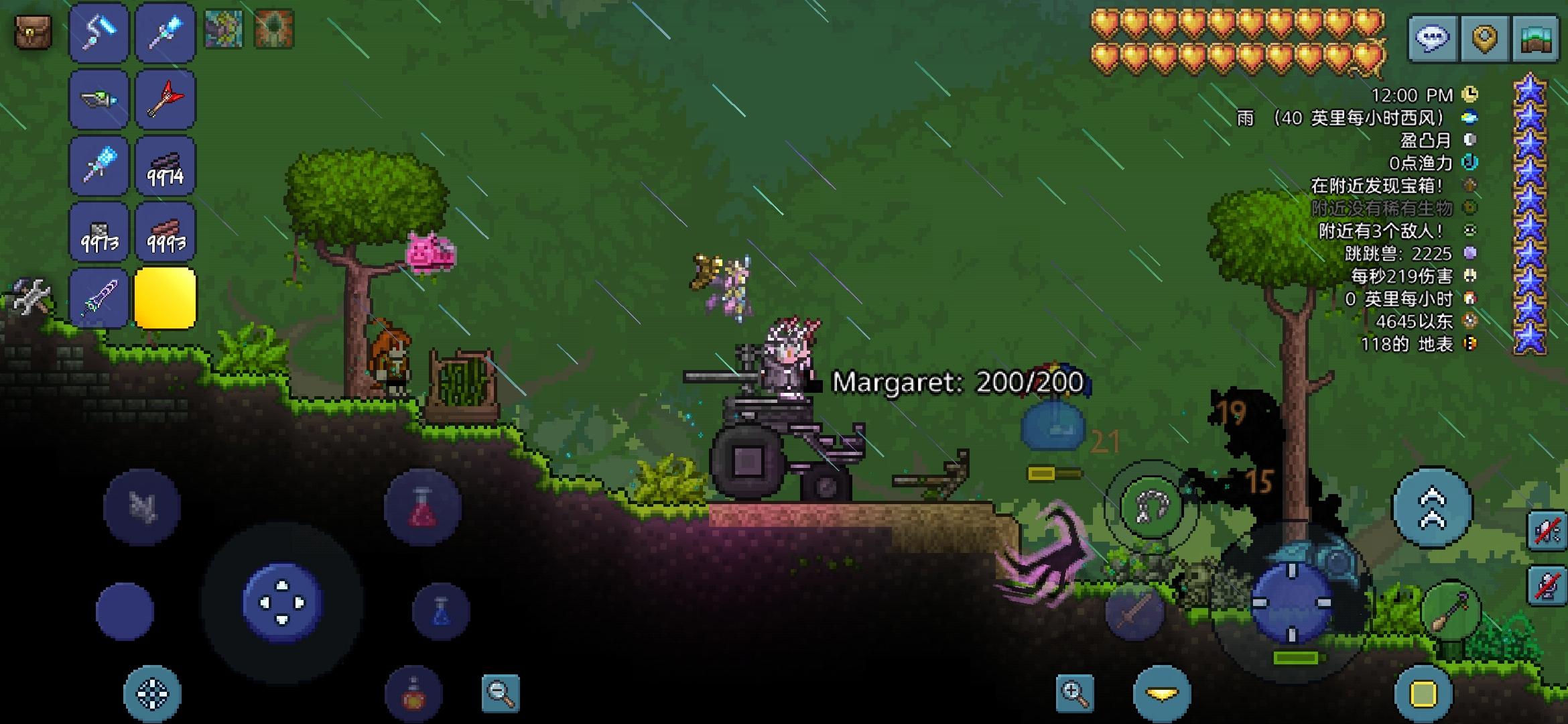The width and height of the screenshot is (1568, 724).
Task: Select the item stack showing 9974
Action: point(165,165)
